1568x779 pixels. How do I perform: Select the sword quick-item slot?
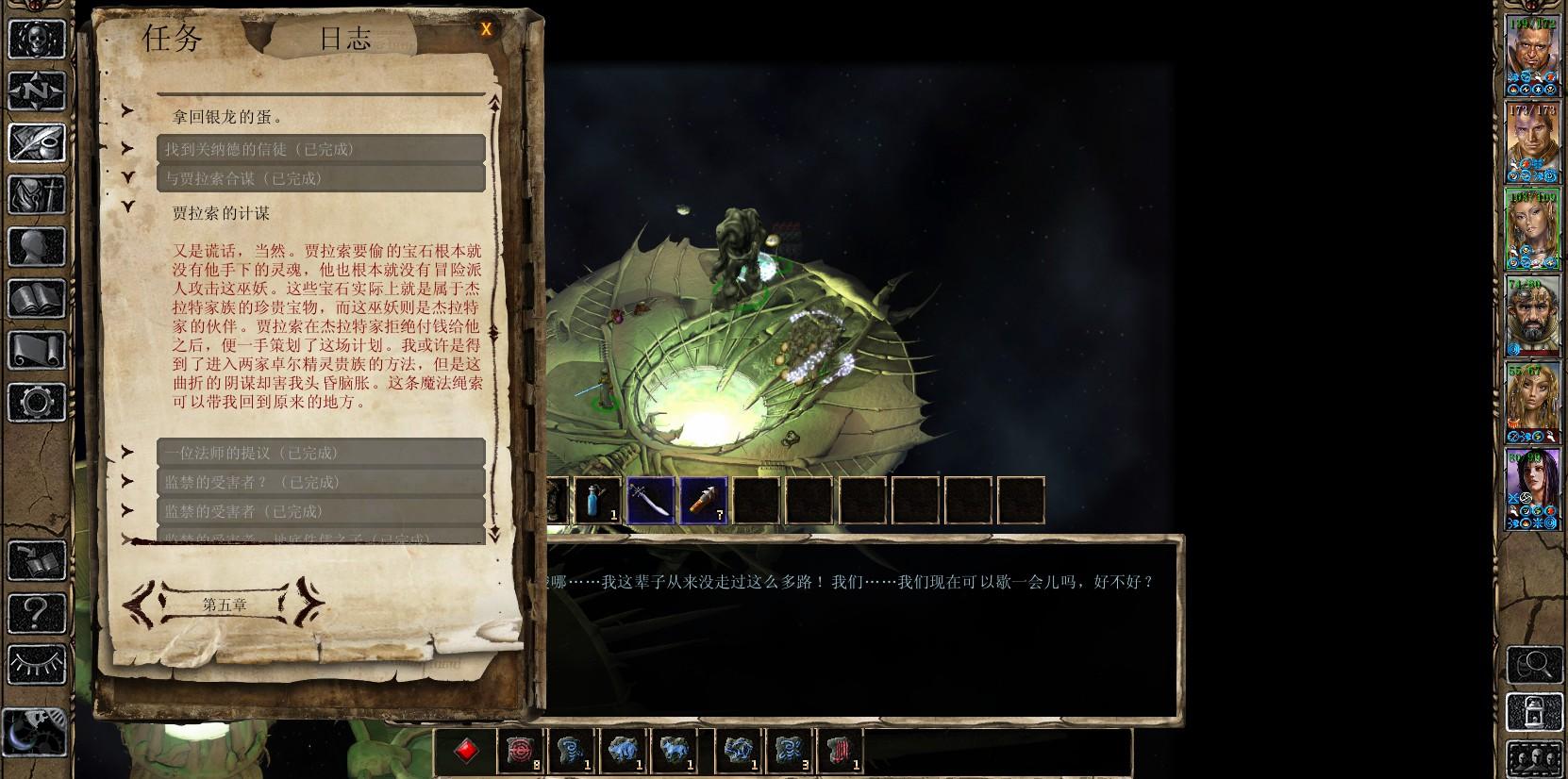(x=651, y=500)
